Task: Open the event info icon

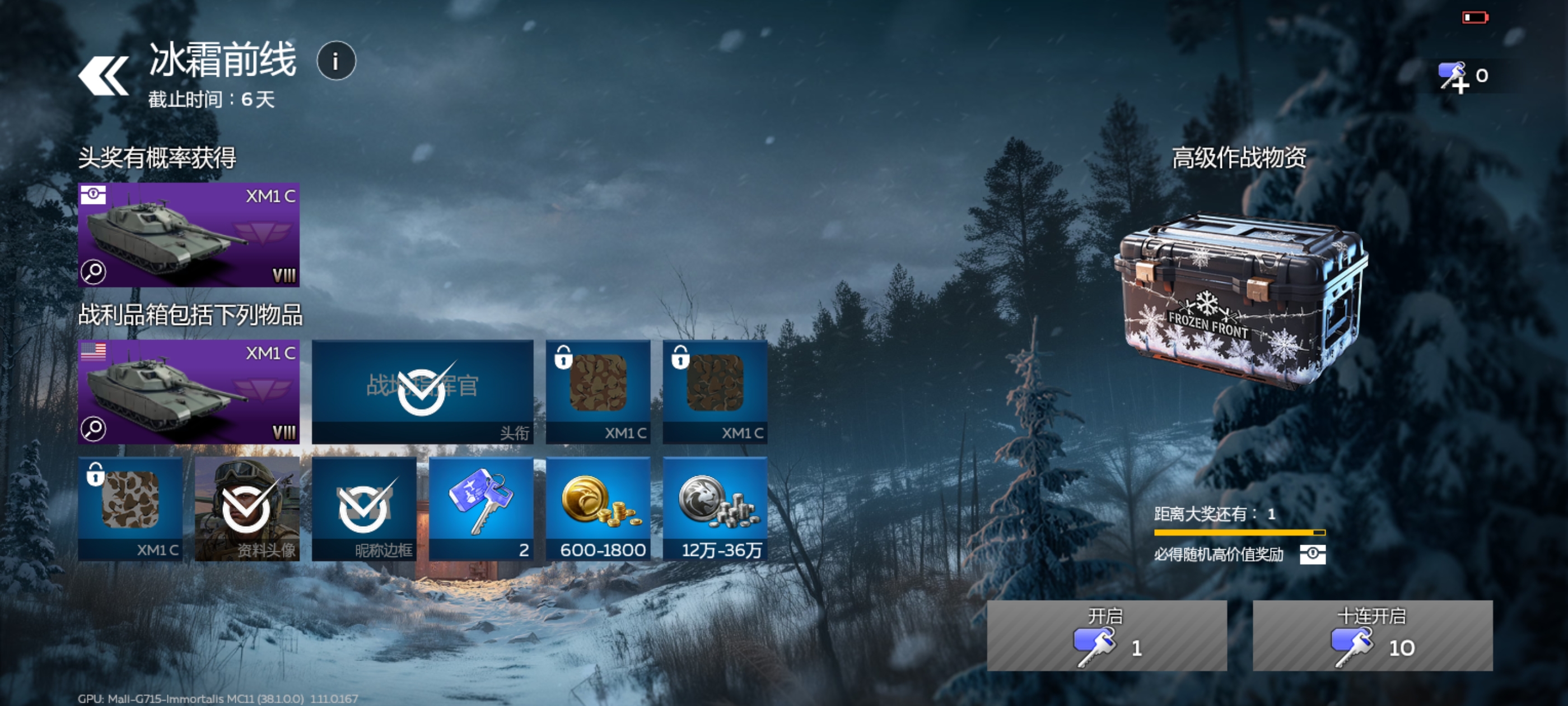Action: click(336, 61)
